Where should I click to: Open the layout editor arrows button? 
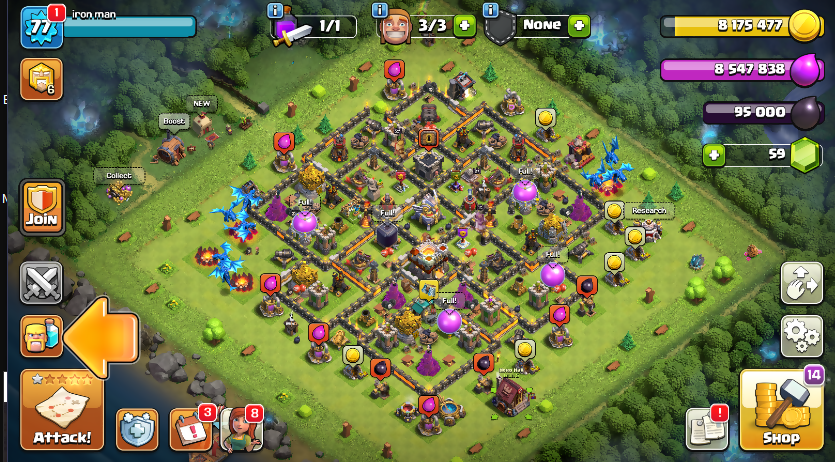(x=801, y=283)
